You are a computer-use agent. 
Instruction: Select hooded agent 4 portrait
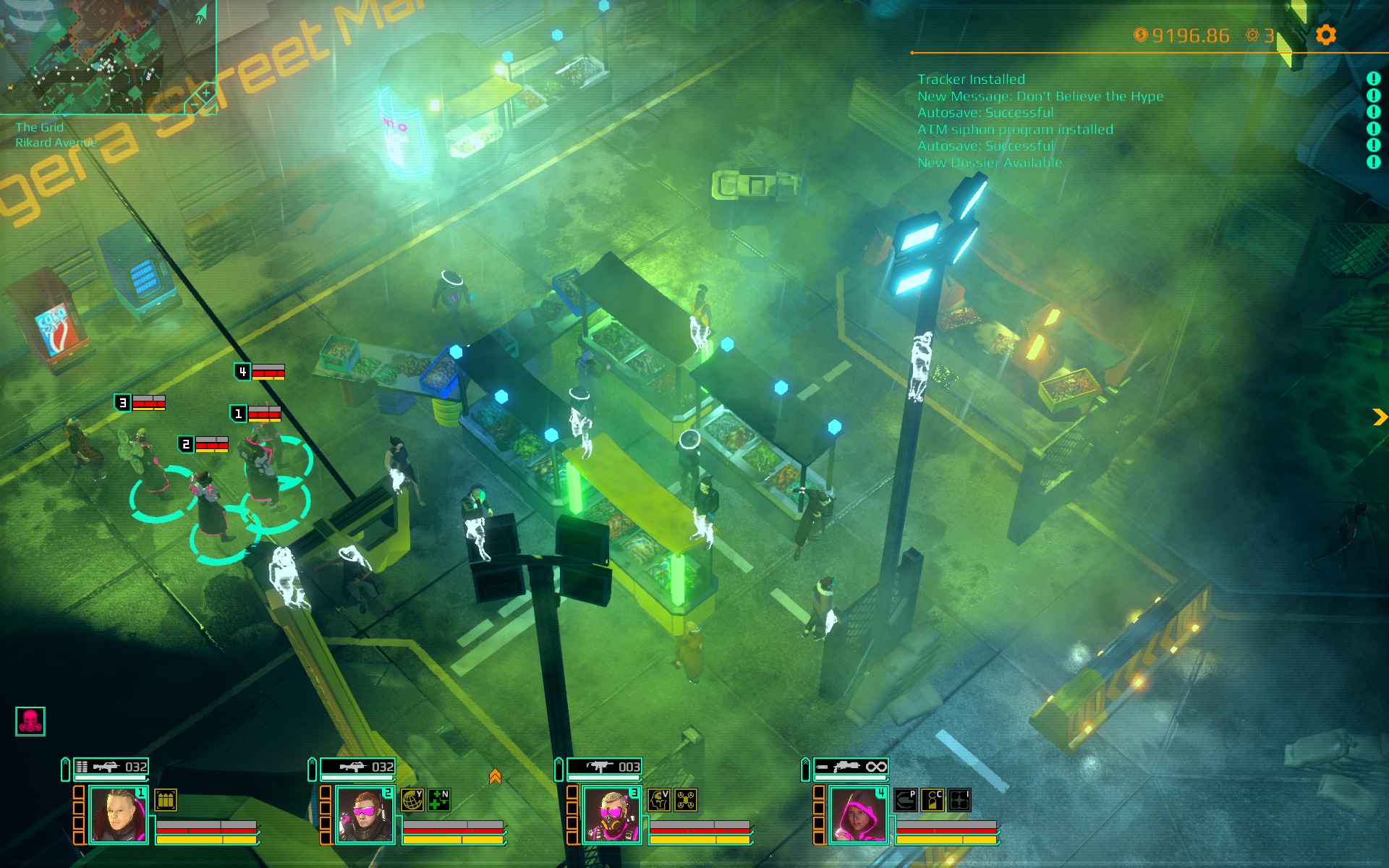[858, 815]
